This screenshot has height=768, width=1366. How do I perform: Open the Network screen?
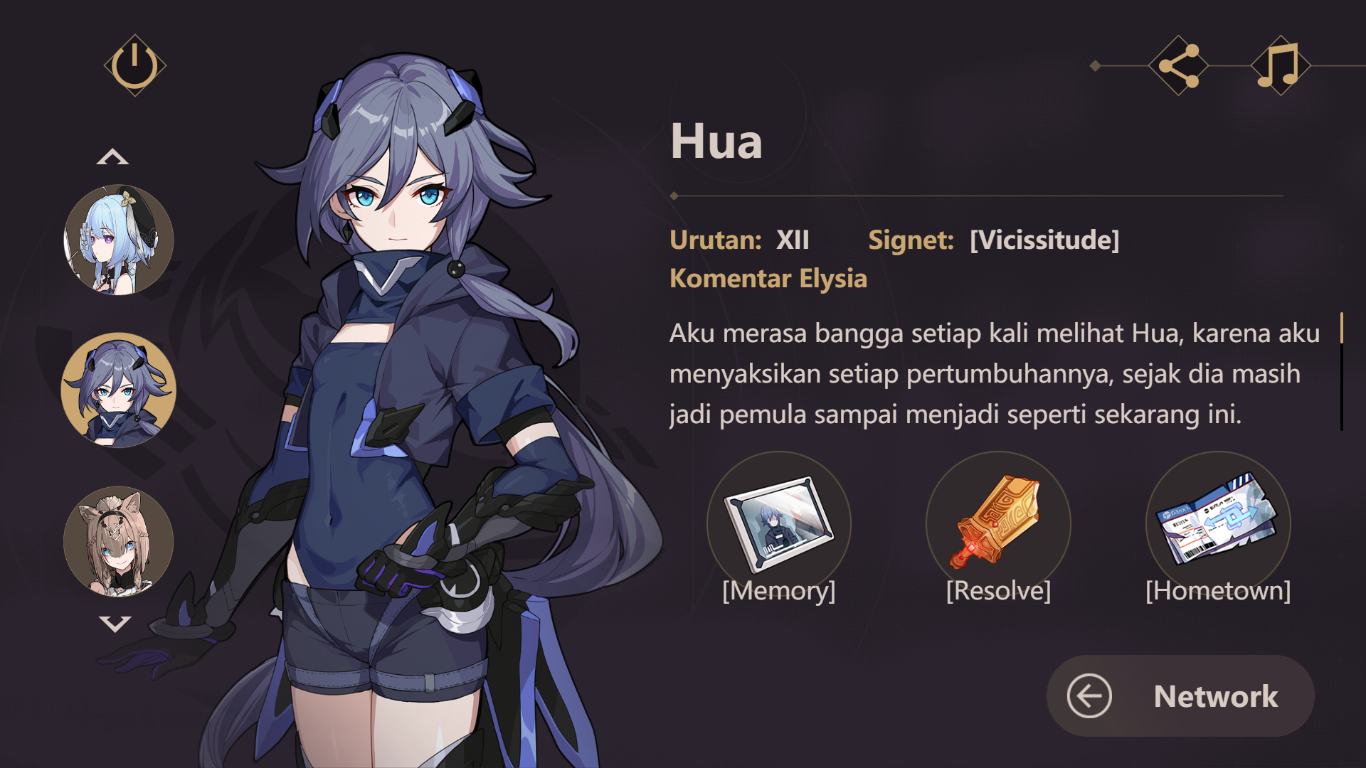click(x=1215, y=696)
